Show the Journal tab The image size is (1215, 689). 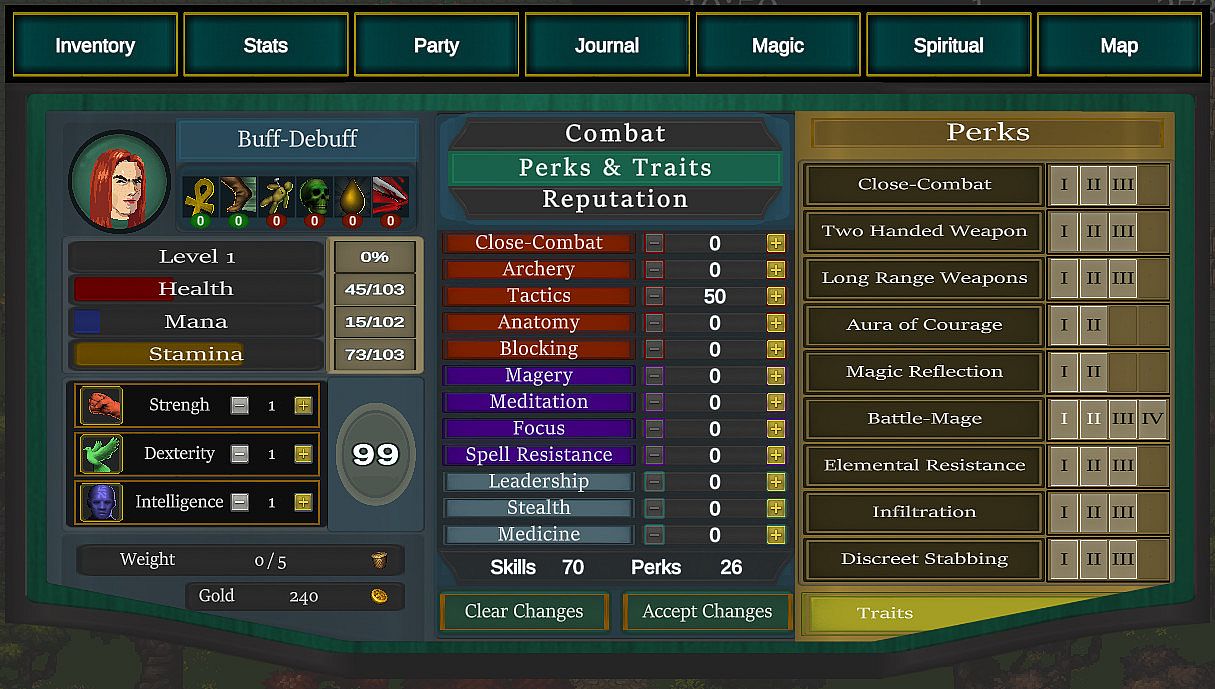(607, 45)
